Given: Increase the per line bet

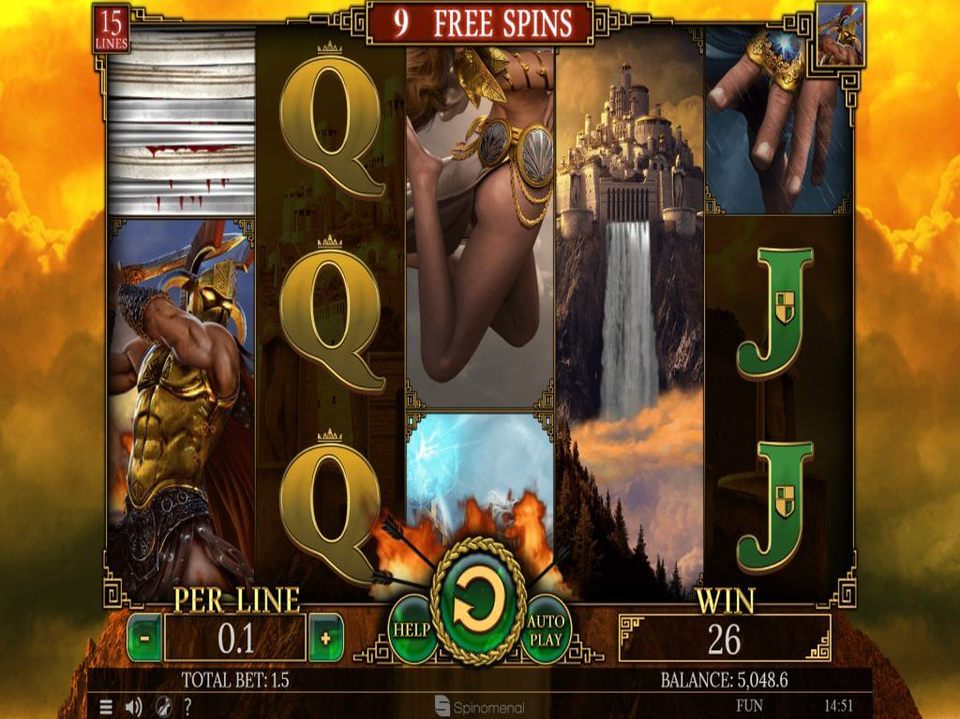Looking at the screenshot, I should (x=326, y=638).
